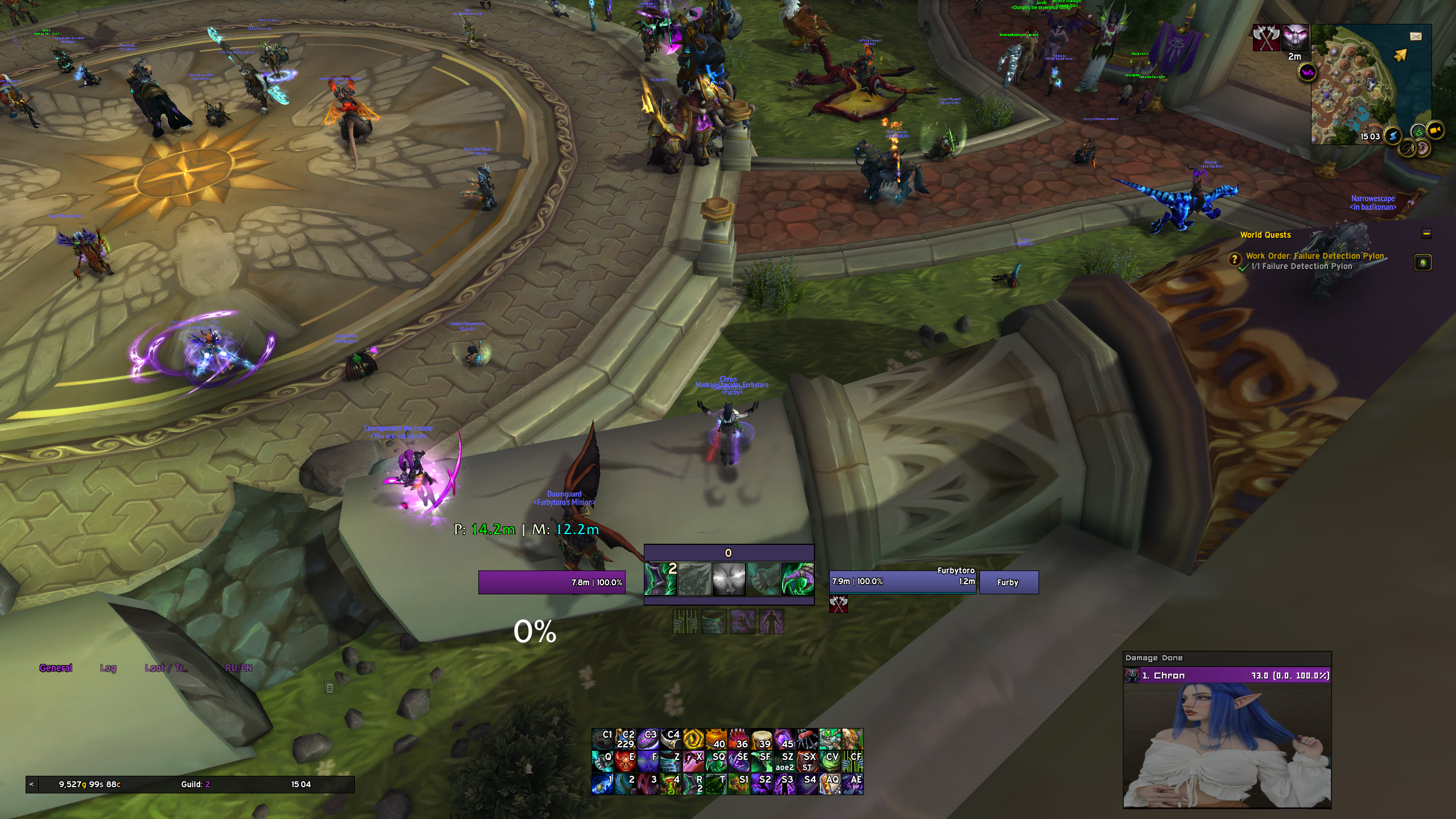Select Work Order: Failure Detection Pylon quest
The height and width of the screenshot is (819, 1456).
[1314, 256]
